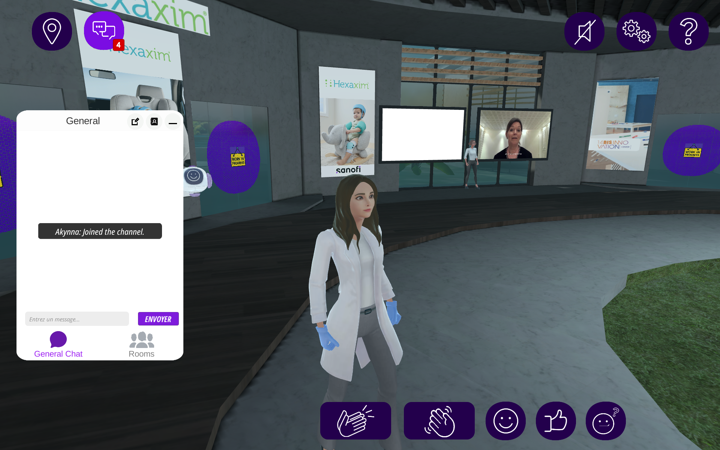The height and width of the screenshot is (450, 720).
Task: Send the message with ENVOYER button
Action: (158, 319)
